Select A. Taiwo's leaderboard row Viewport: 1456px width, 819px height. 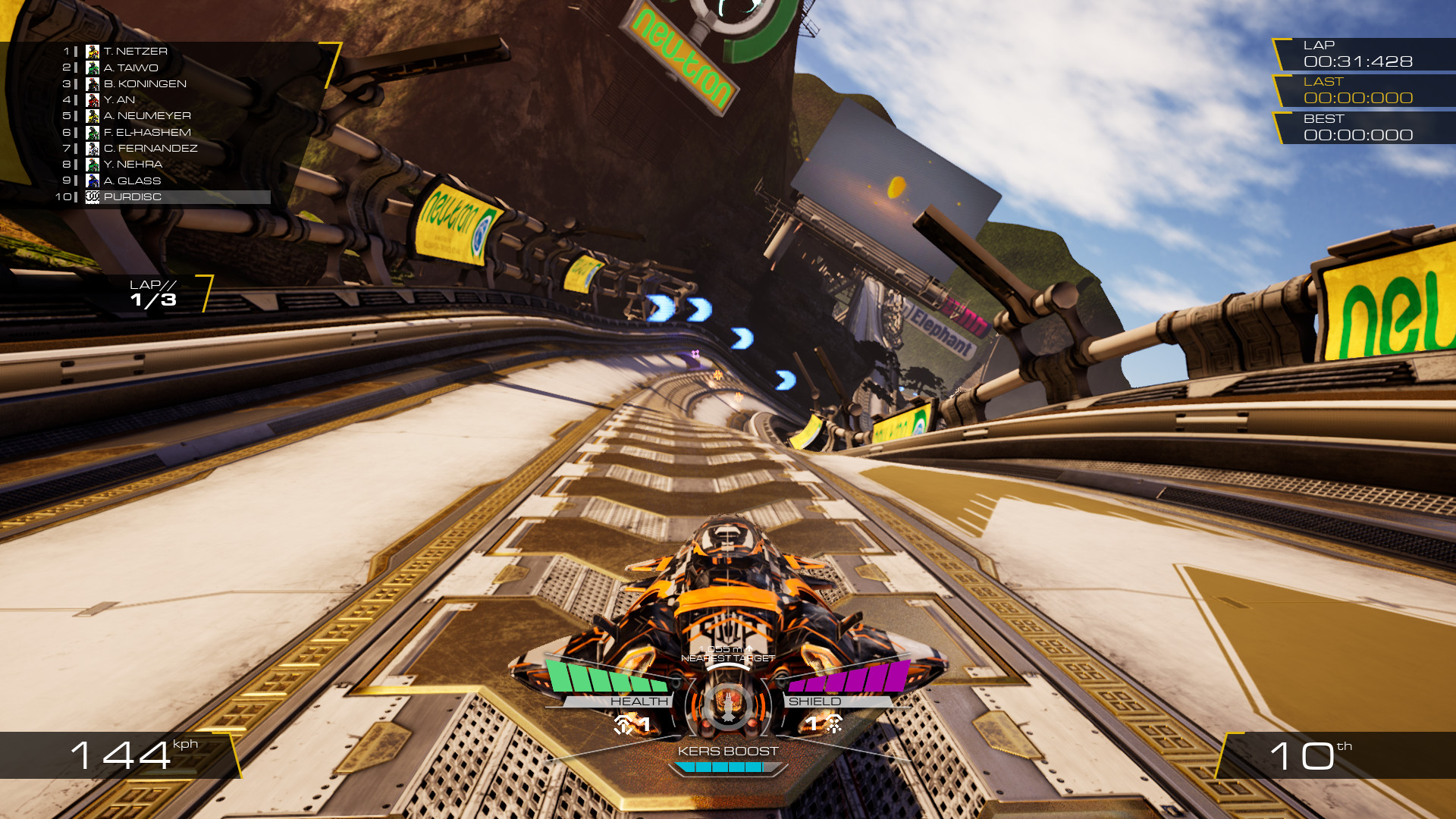click(130, 67)
